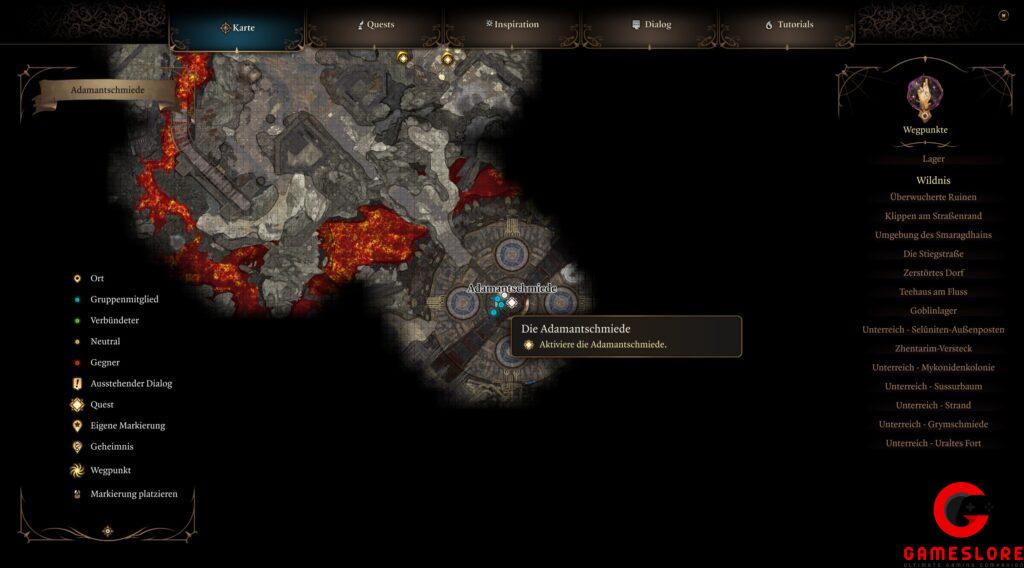Click the Adamantschmiede quest marker on map
This screenshot has height=568, width=1024.
[x=512, y=302]
